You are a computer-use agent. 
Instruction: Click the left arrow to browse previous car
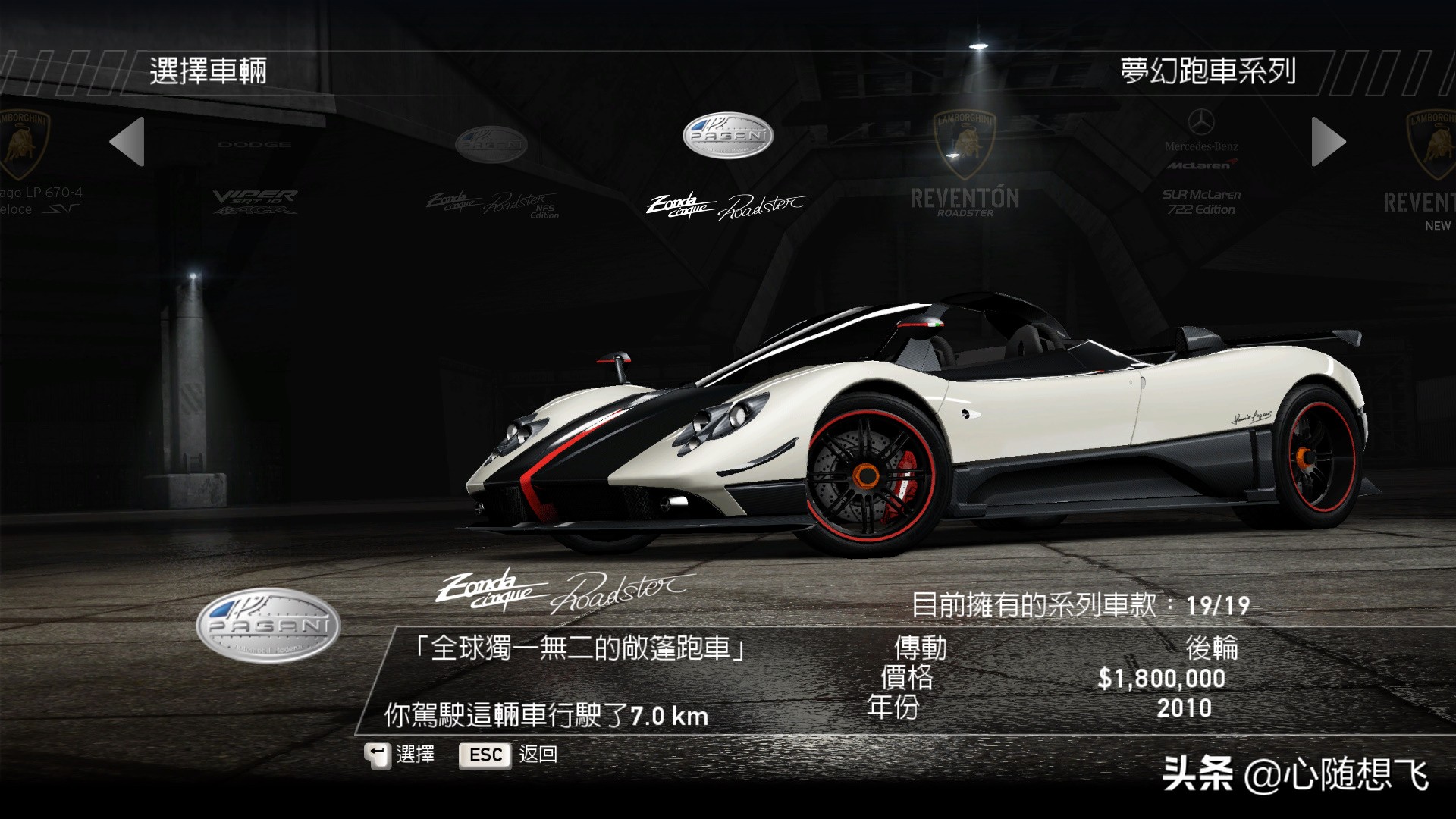pos(127,142)
